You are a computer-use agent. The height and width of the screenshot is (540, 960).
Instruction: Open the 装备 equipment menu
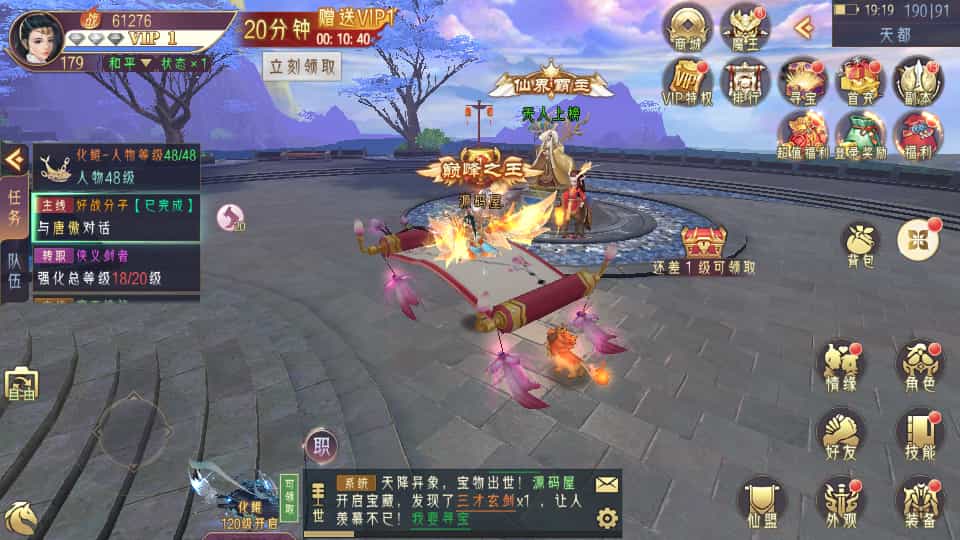pos(918,500)
